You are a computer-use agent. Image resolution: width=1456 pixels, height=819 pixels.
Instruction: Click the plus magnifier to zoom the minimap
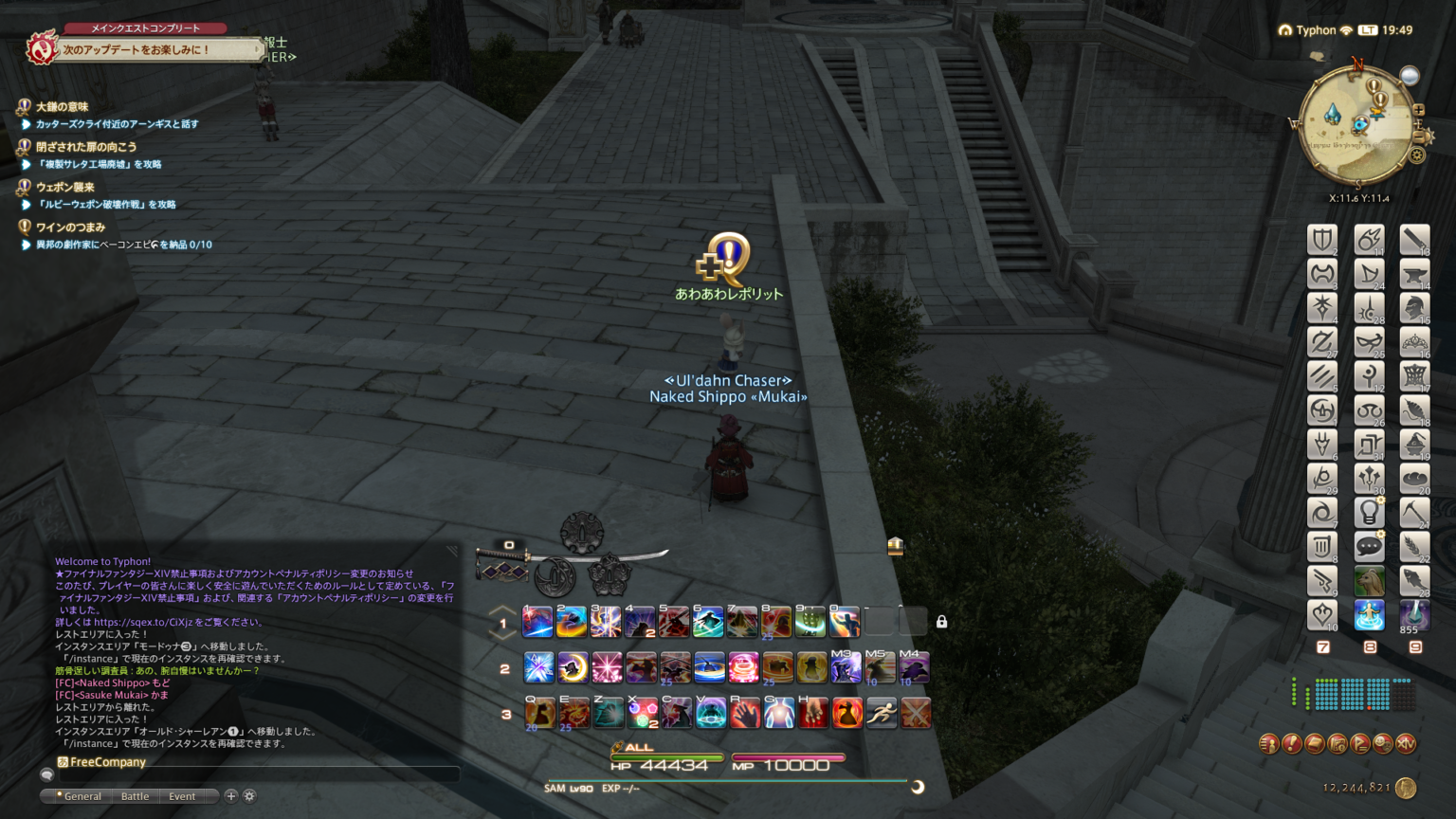[1419, 111]
